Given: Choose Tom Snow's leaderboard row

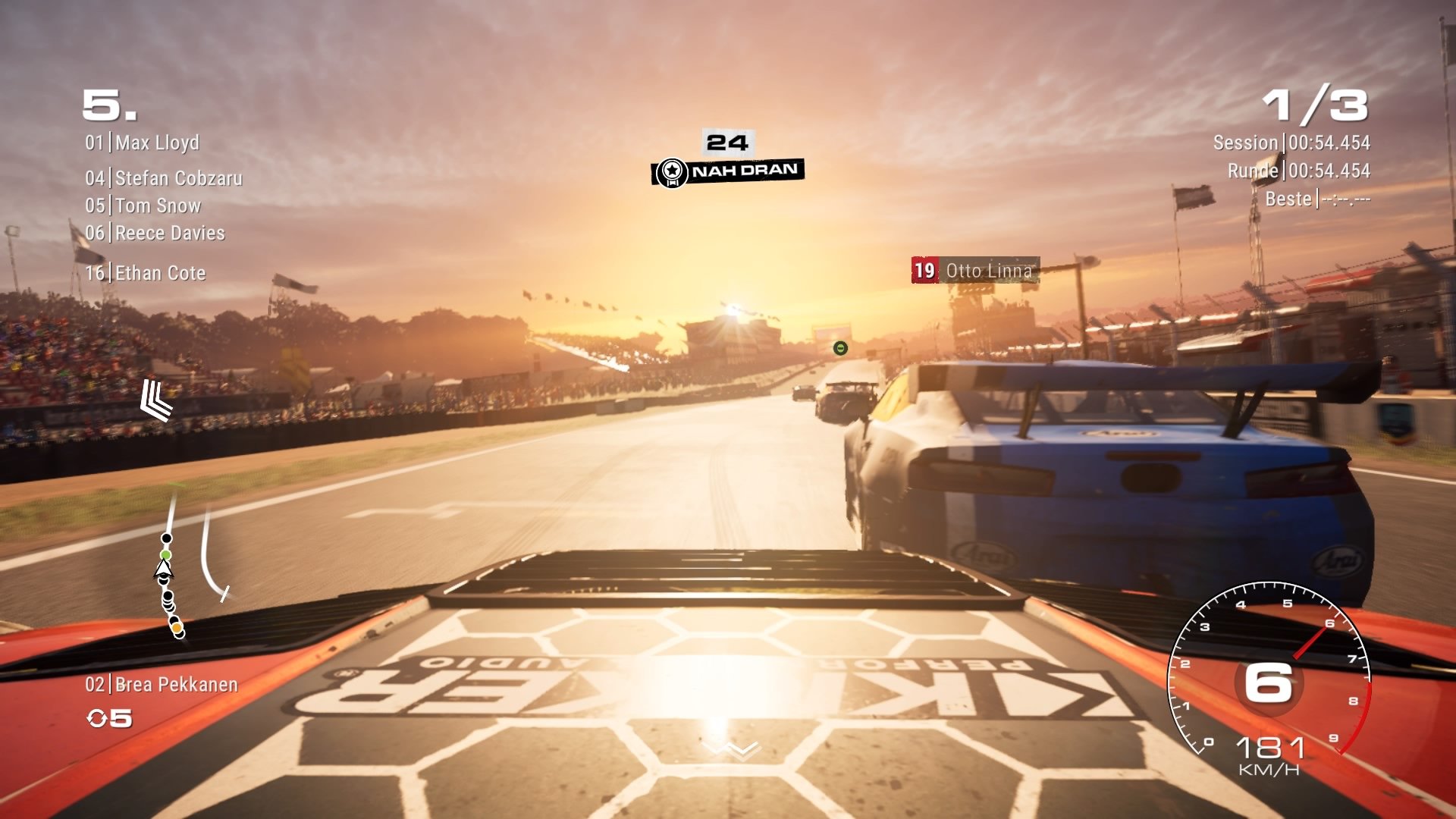Looking at the screenshot, I should (143, 206).
